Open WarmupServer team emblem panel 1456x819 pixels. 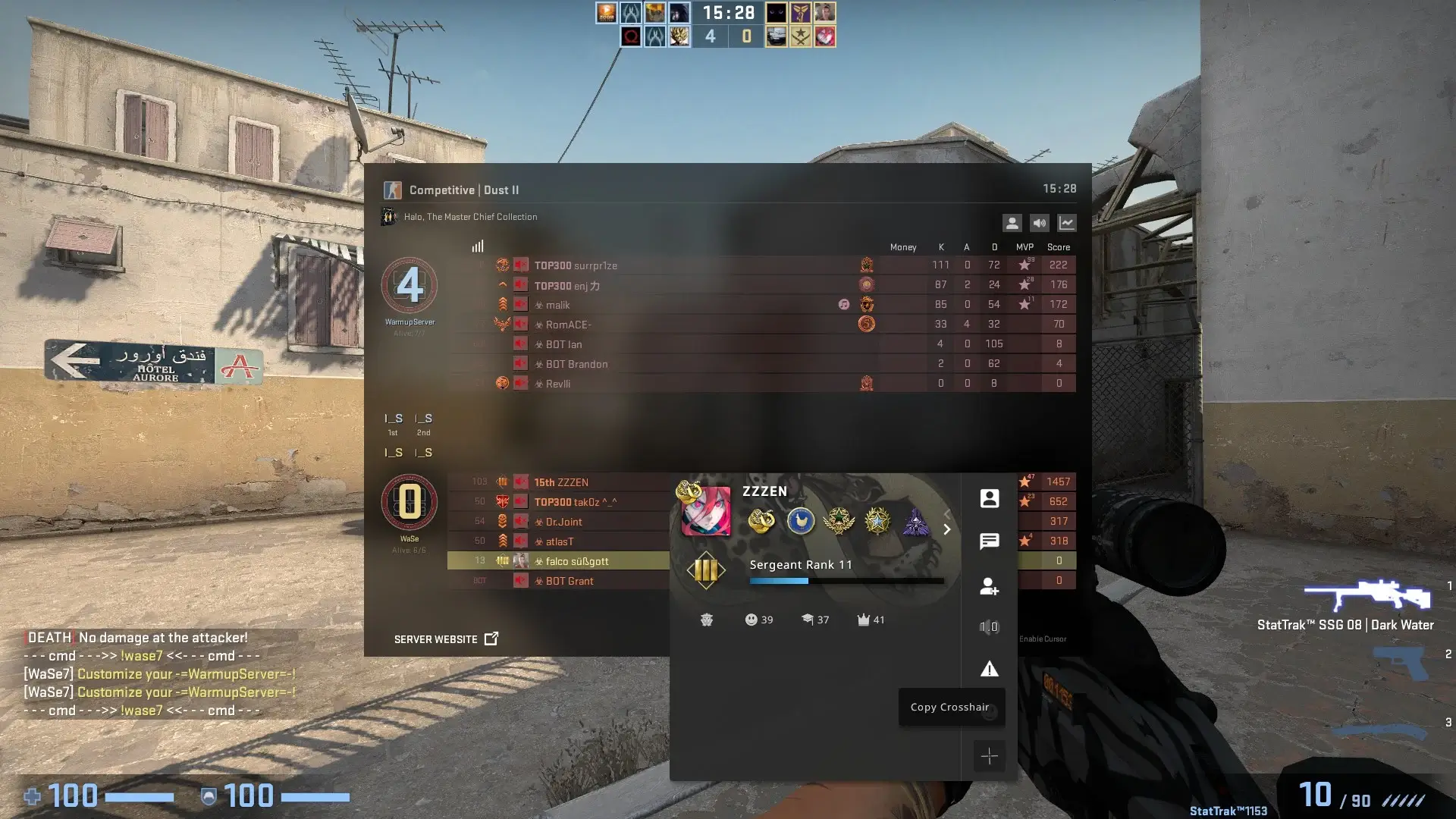pos(410,286)
